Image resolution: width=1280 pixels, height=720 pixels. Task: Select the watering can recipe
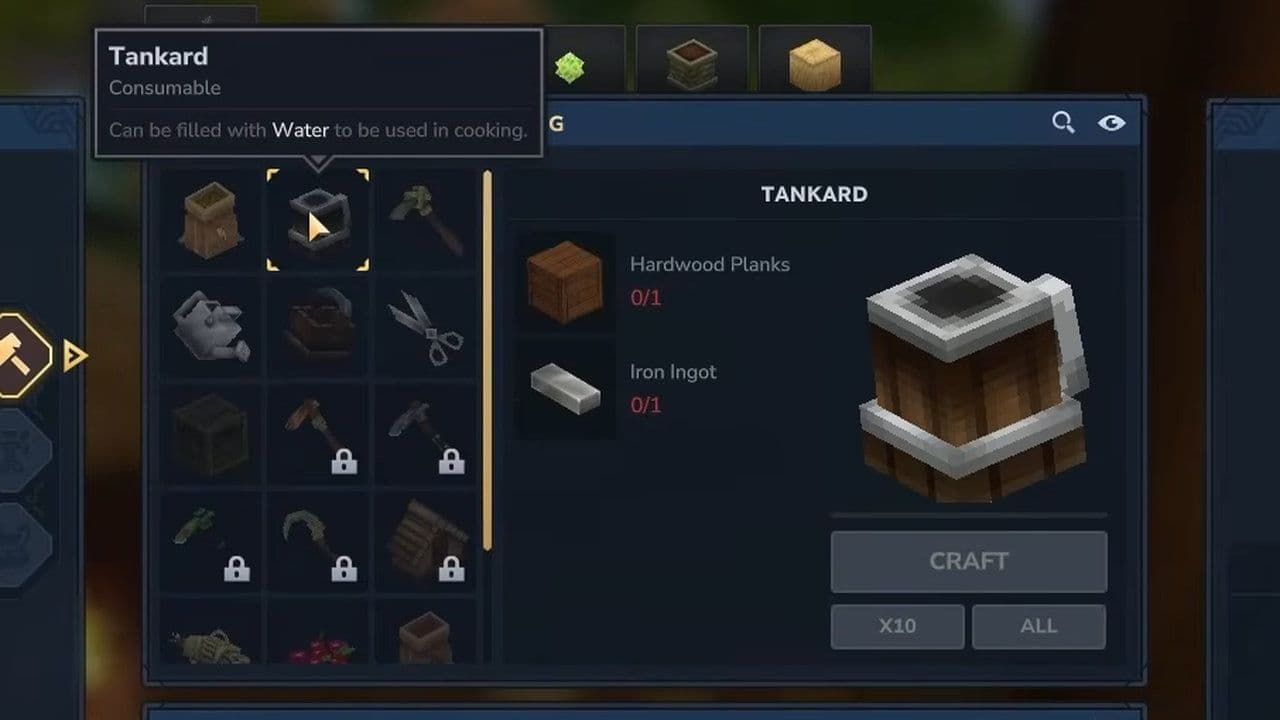coord(210,327)
